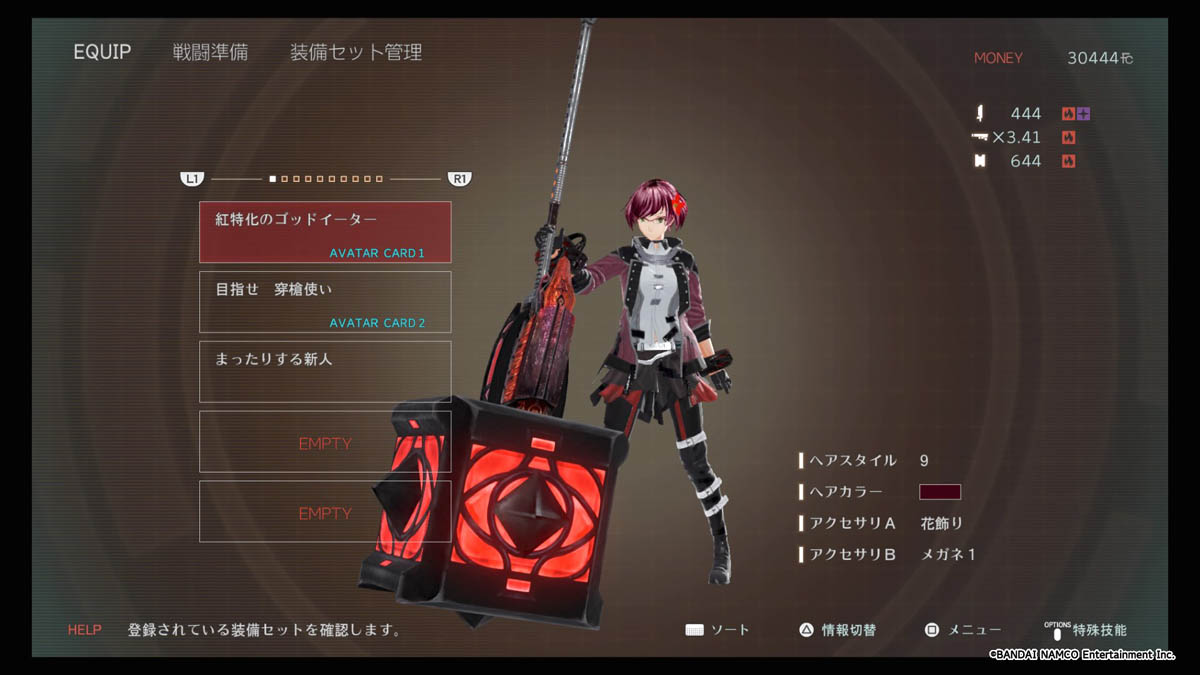Open the 装備セット管理 tab

click(x=356, y=52)
